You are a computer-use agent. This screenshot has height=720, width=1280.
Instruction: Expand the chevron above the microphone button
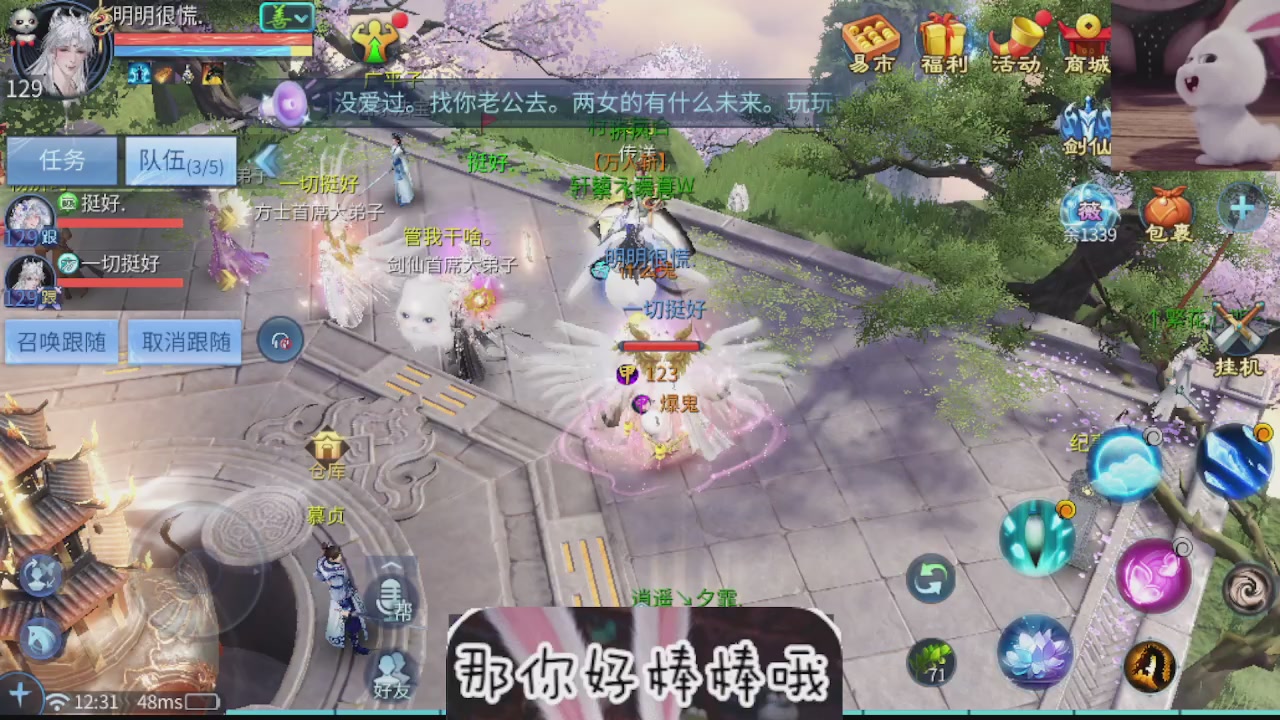tap(391, 565)
